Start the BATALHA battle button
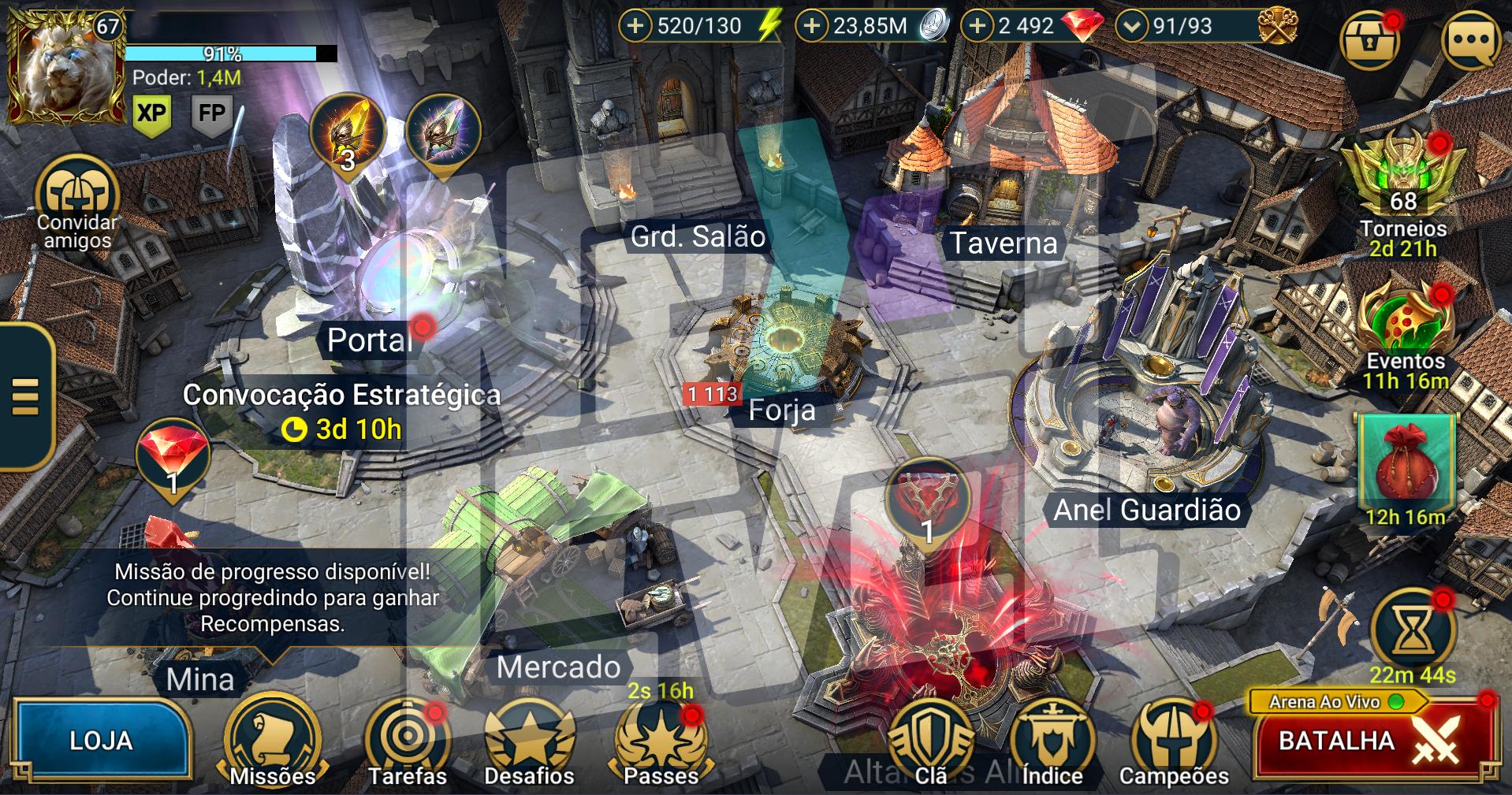 (x=1372, y=741)
